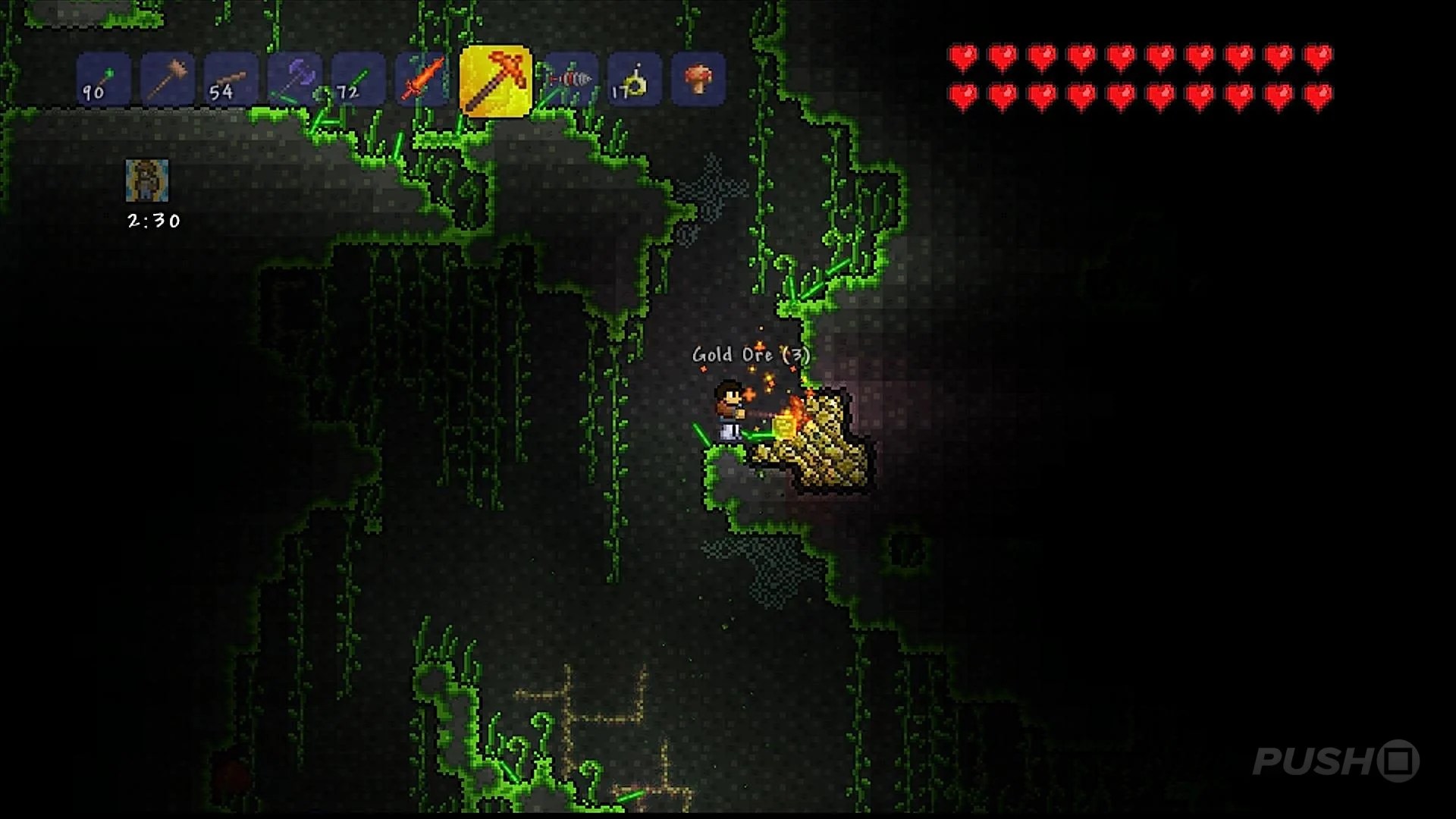Click the 2:30 buff timer text

tap(152, 221)
